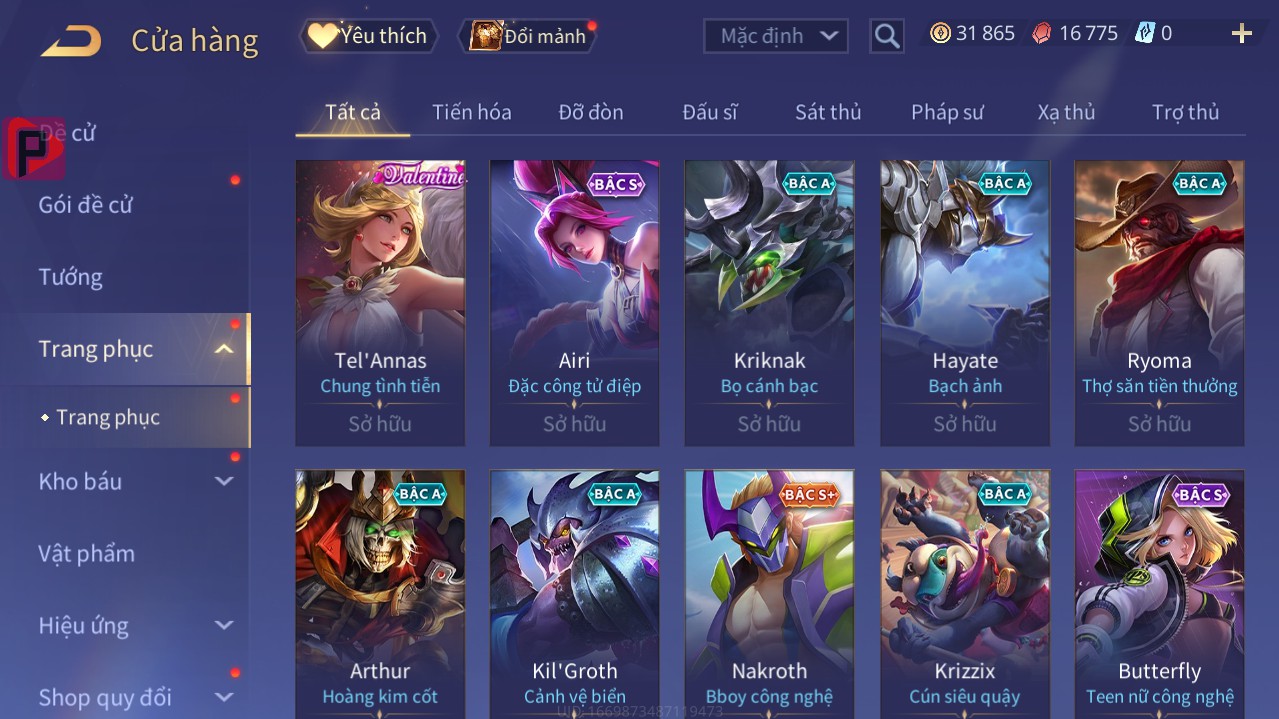Viewport: 1279px width, 719px height.
Task: Choose the Xạ thủ tab
Action: (x=1066, y=112)
